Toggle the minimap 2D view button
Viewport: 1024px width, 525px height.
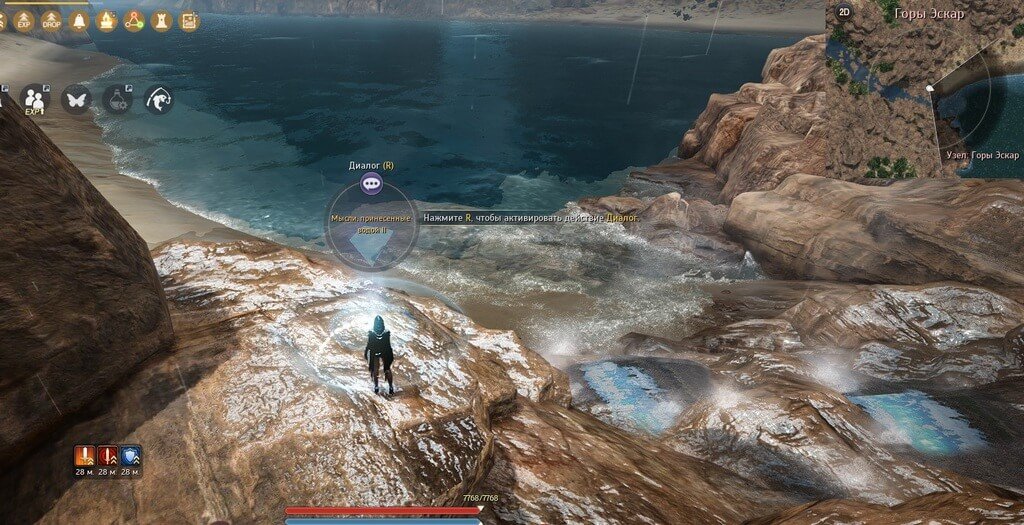tap(844, 12)
